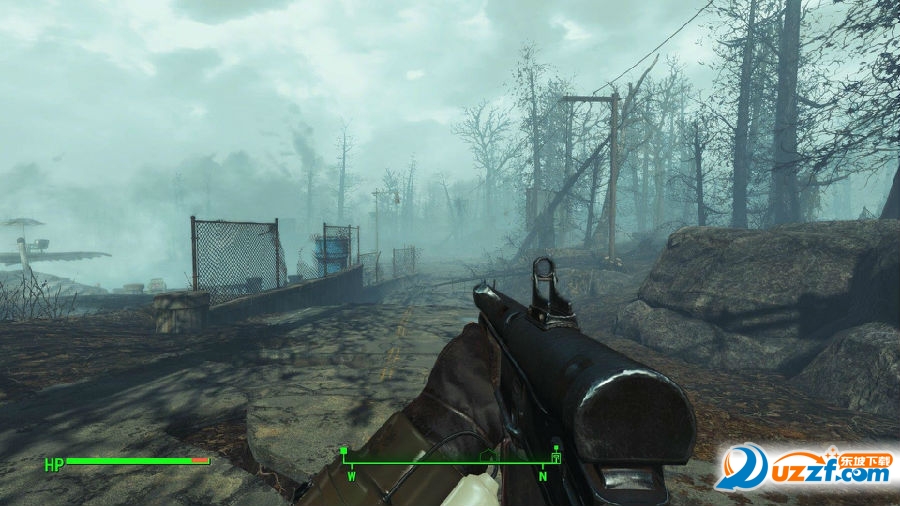Click the N heading on the compass
Image resolution: width=900 pixels, height=506 pixels.
[543, 476]
